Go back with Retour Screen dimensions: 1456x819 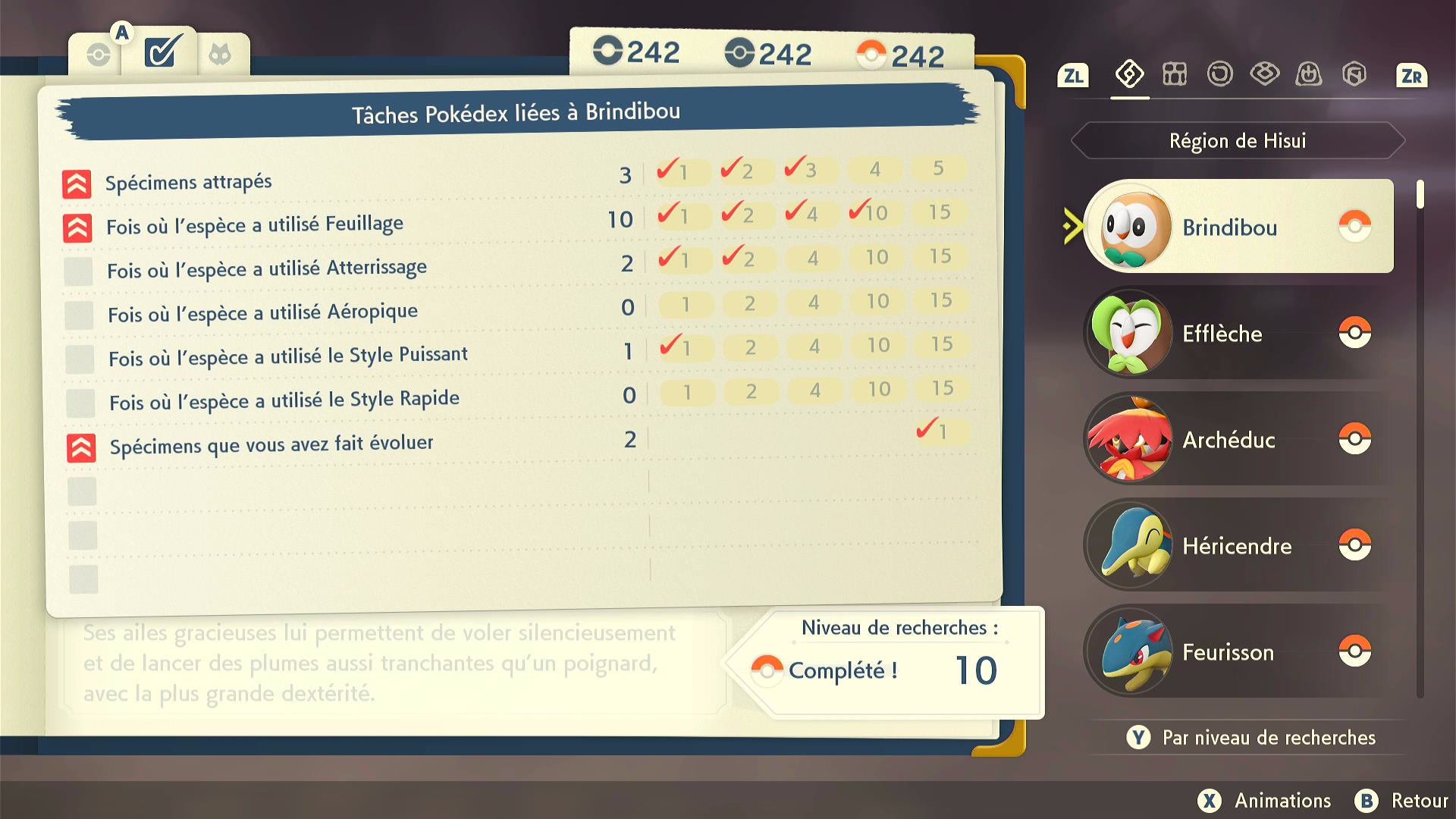[x=1403, y=801]
